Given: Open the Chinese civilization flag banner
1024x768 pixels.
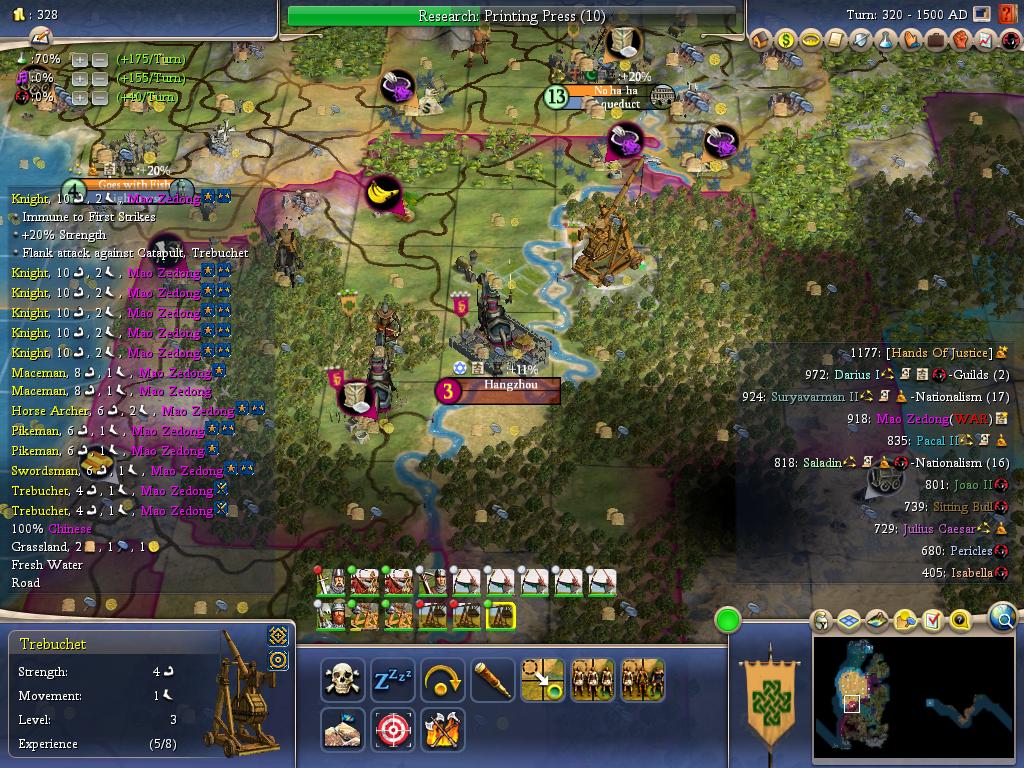Looking at the screenshot, I should (x=769, y=698).
